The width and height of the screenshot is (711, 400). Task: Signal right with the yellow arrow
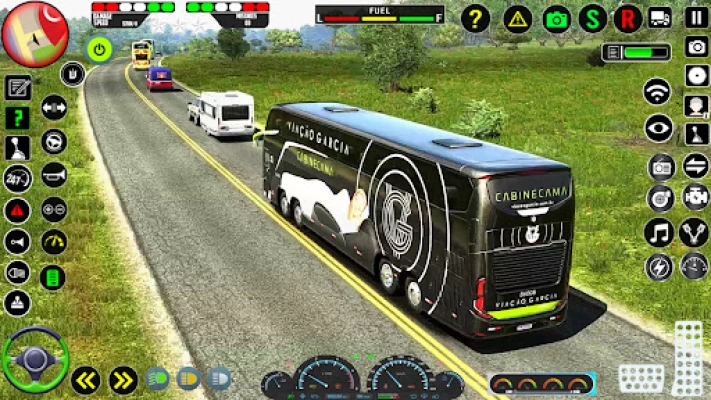pos(123,379)
